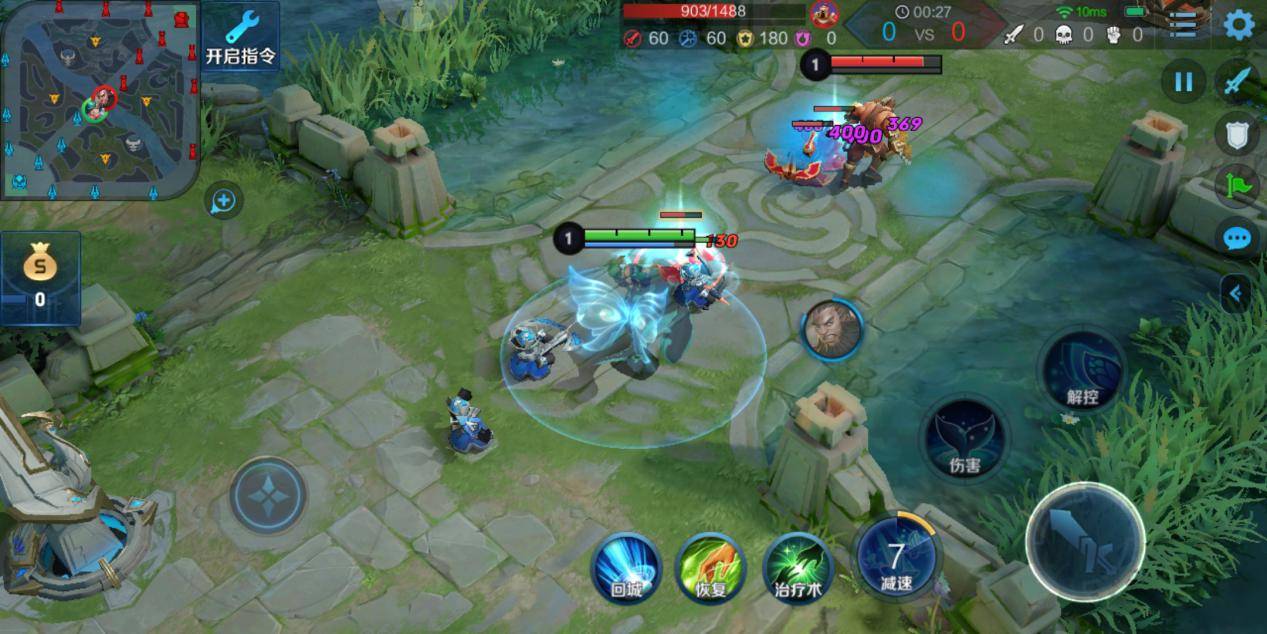The width and height of the screenshot is (1267, 634).
Task: Pause the match
Action: pos(1183,82)
